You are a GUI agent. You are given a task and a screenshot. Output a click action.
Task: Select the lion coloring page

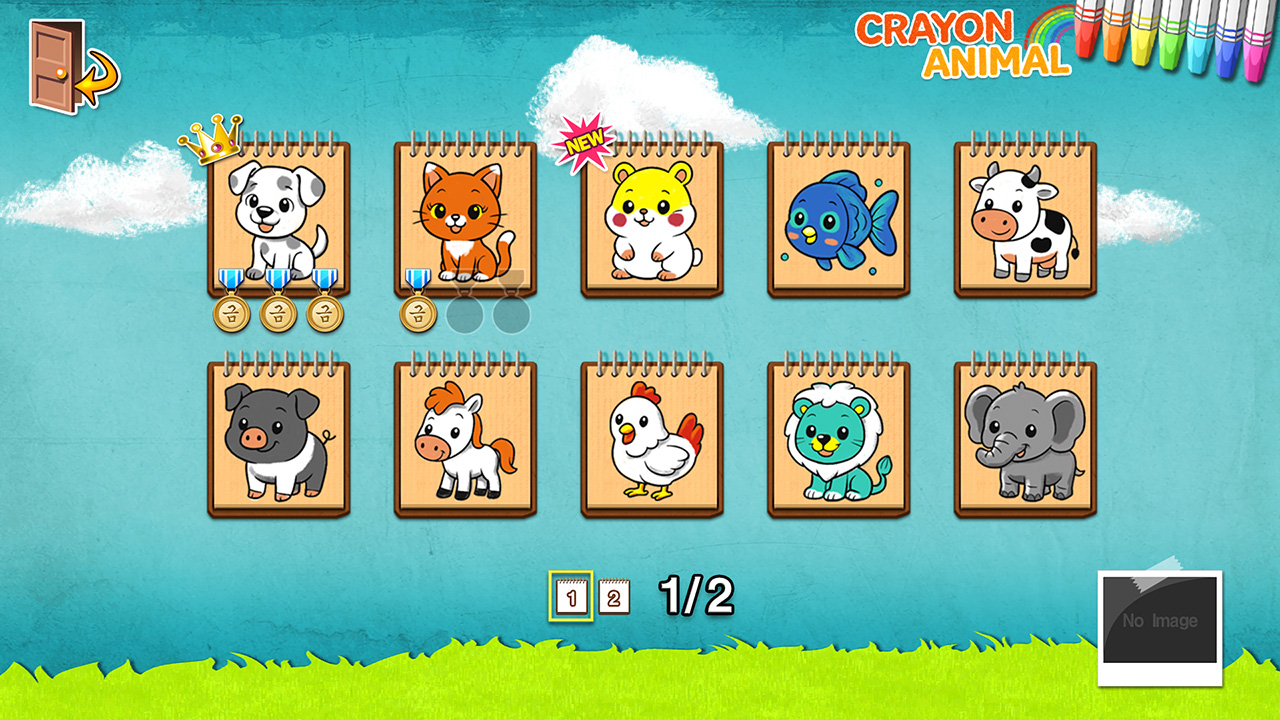click(836, 437)
